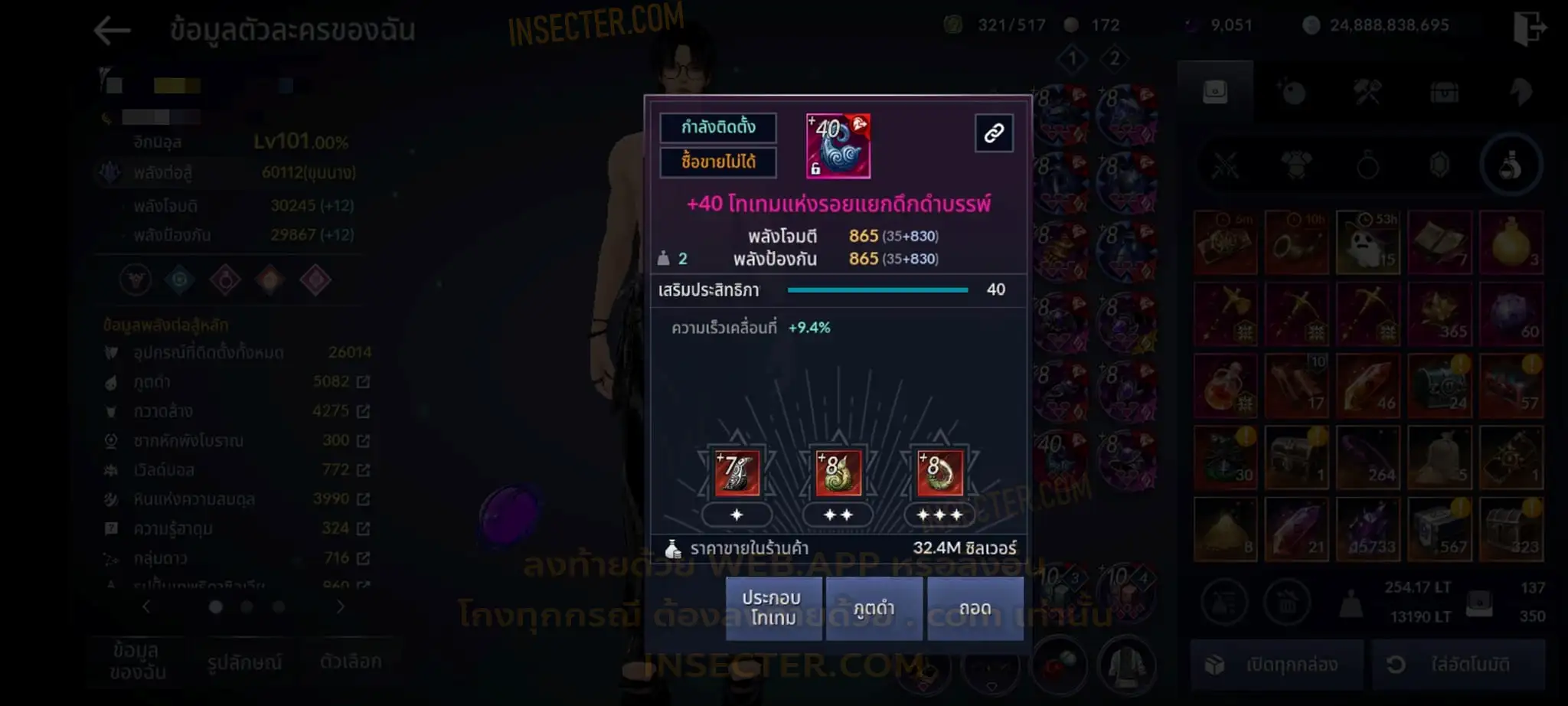Select the +8 three-star totem slot

coord(939,472)
